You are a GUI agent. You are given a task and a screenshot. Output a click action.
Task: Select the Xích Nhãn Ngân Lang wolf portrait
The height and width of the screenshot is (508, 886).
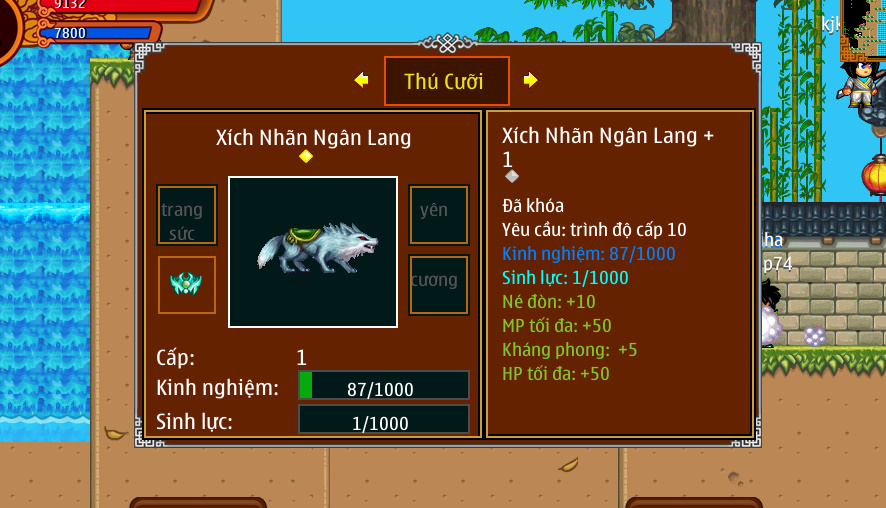(313, 252)
